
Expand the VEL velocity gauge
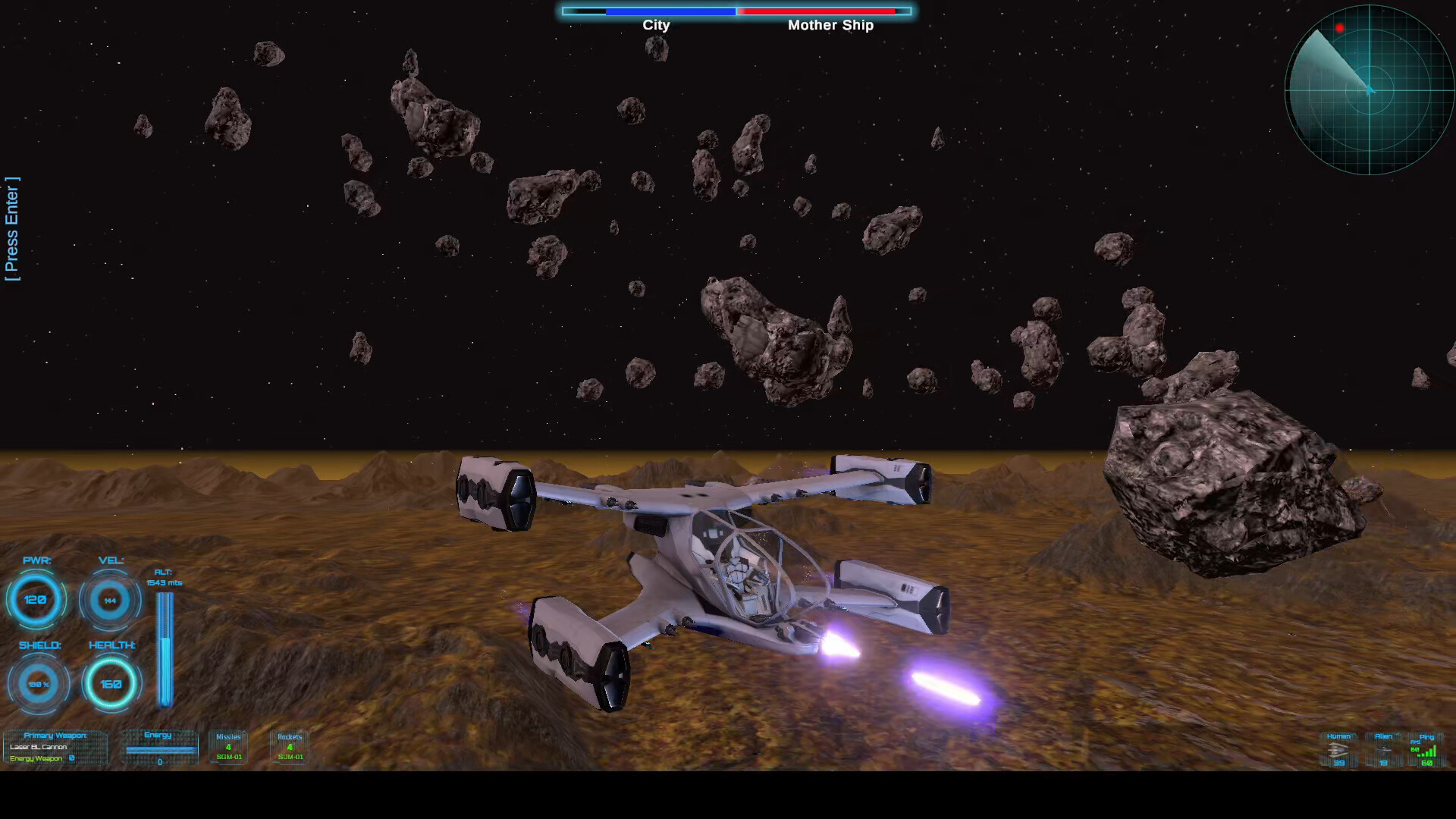(110, 600)
